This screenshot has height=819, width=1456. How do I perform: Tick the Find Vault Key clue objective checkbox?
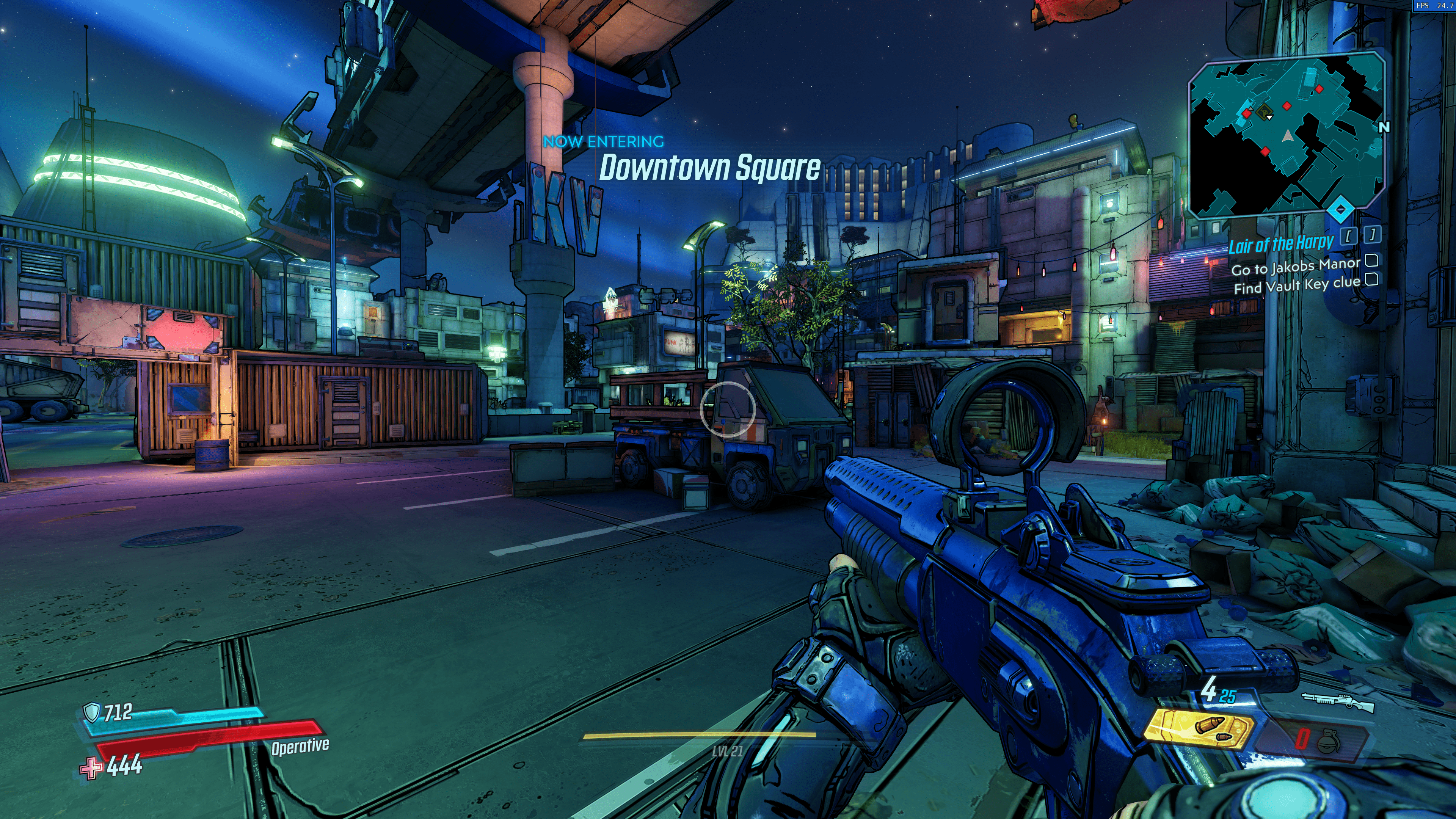[x=1371, y=279]
